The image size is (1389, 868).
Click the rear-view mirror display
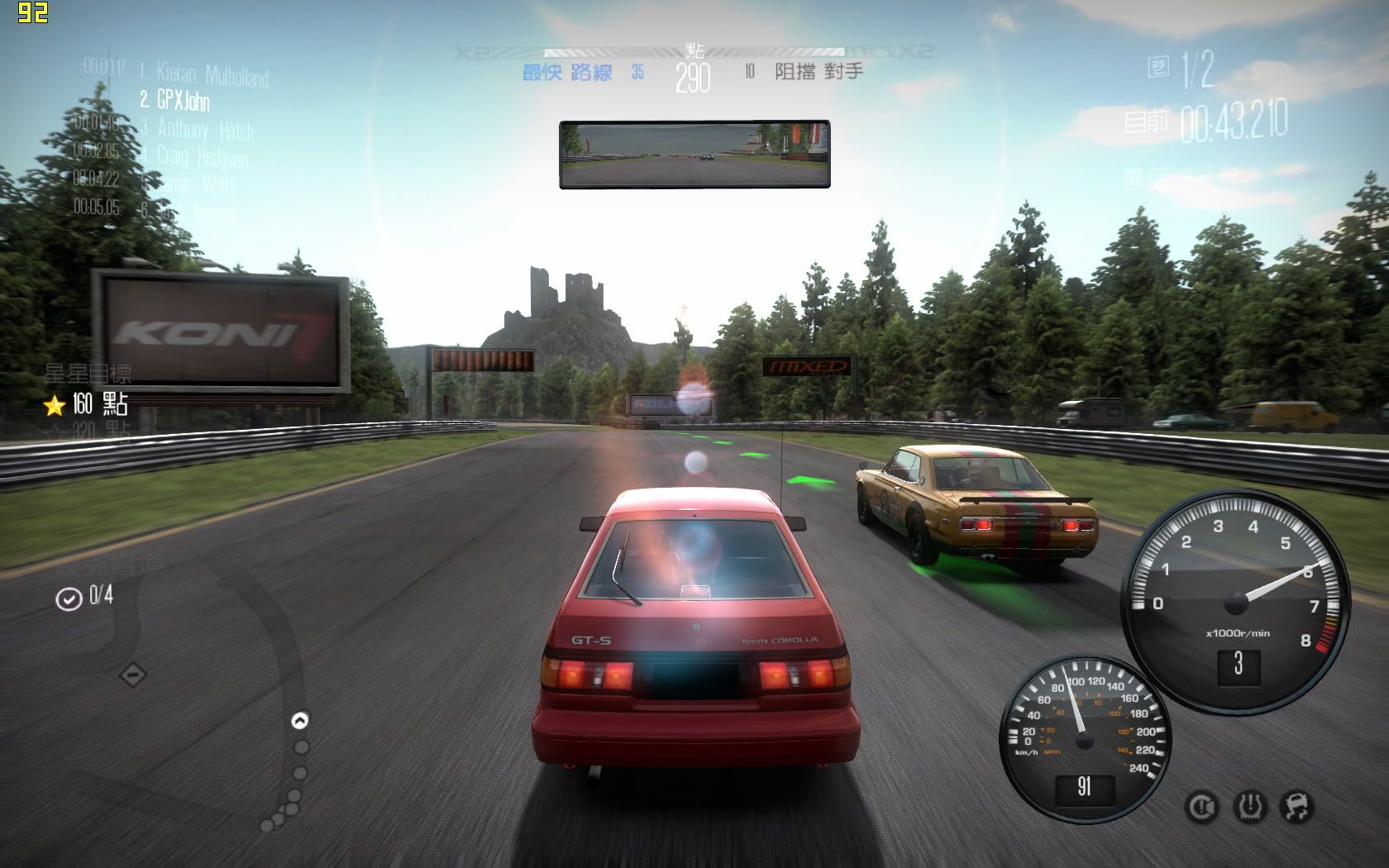(694, 155)
